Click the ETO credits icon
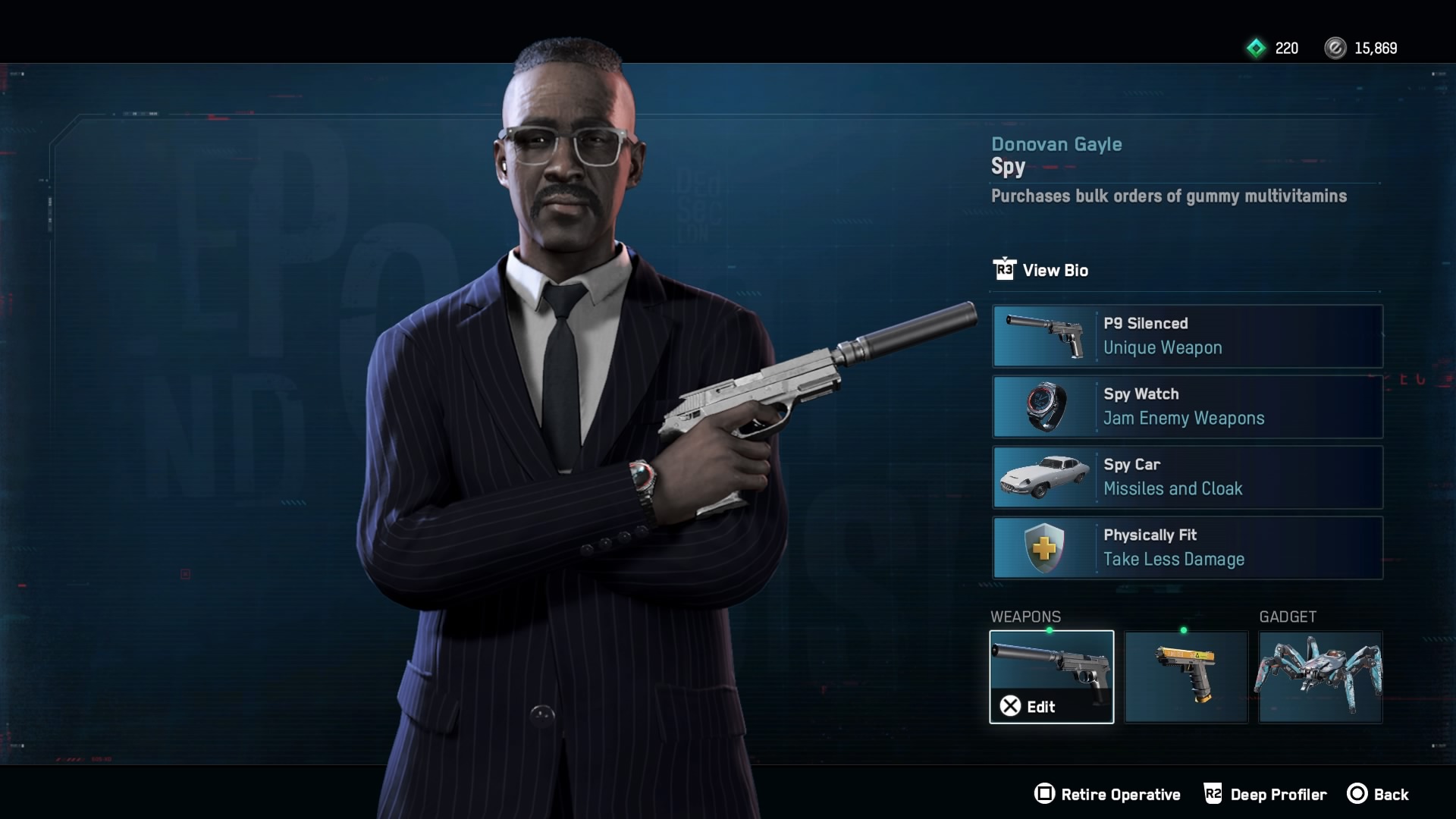The width and height of the screenshot is (1456, 819). [1335, 48]
